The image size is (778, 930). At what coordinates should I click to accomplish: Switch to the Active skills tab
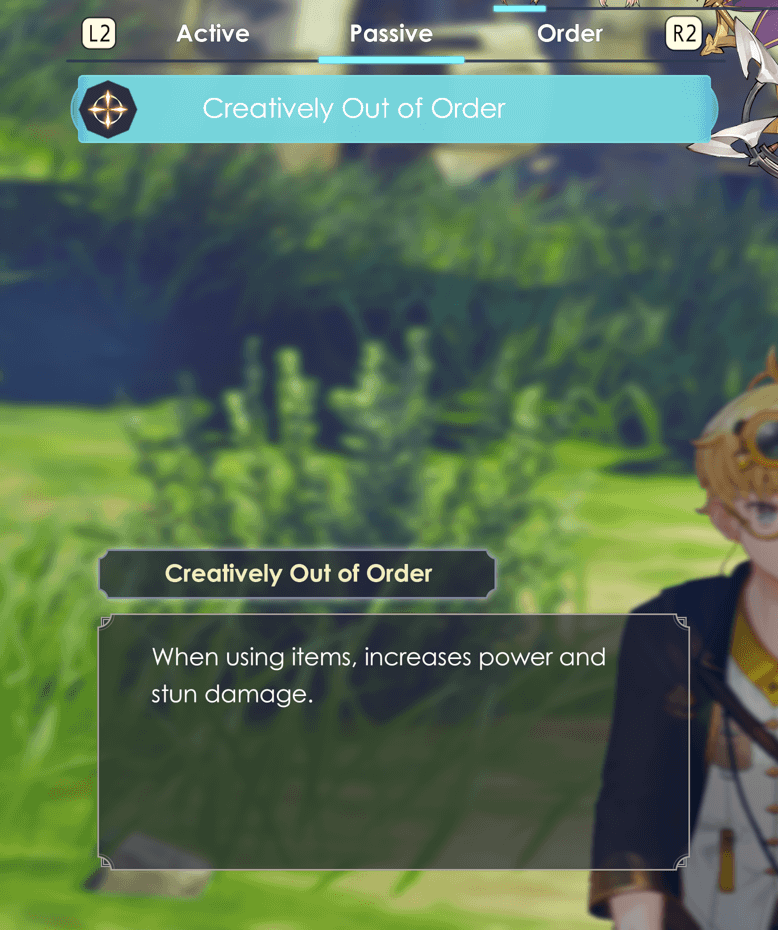pyautogui.click(x=213, y=34)
